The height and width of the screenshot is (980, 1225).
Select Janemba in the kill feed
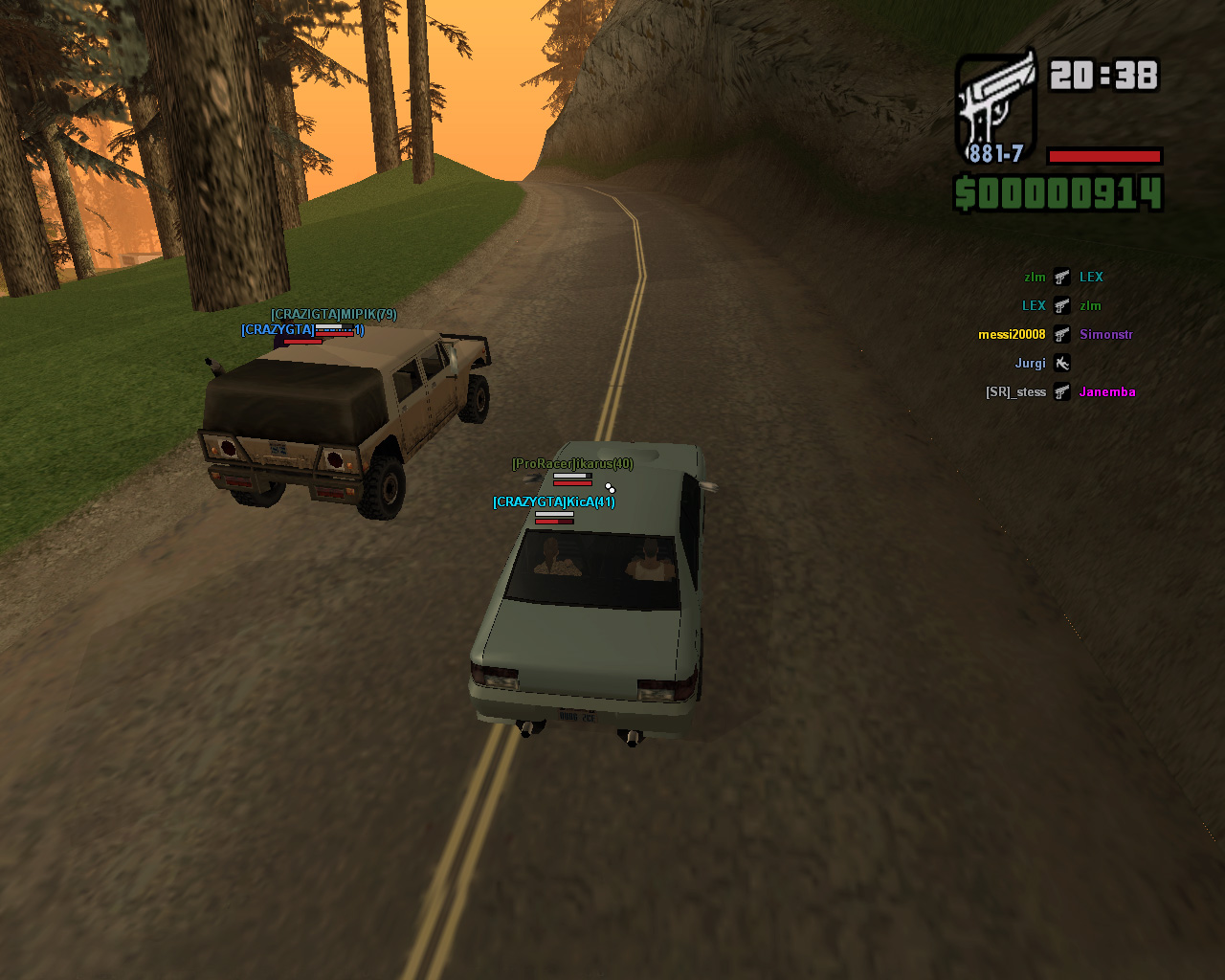1107,392
